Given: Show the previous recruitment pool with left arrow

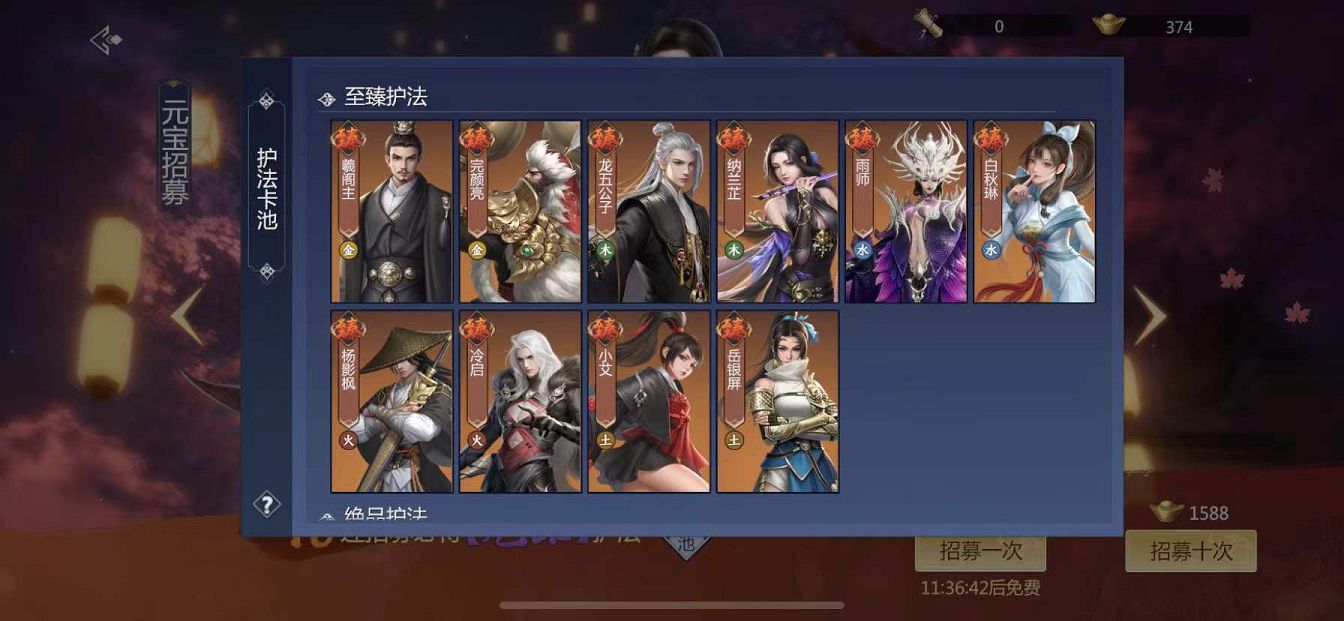Looking at the screenshot, I should pos(187,316).
